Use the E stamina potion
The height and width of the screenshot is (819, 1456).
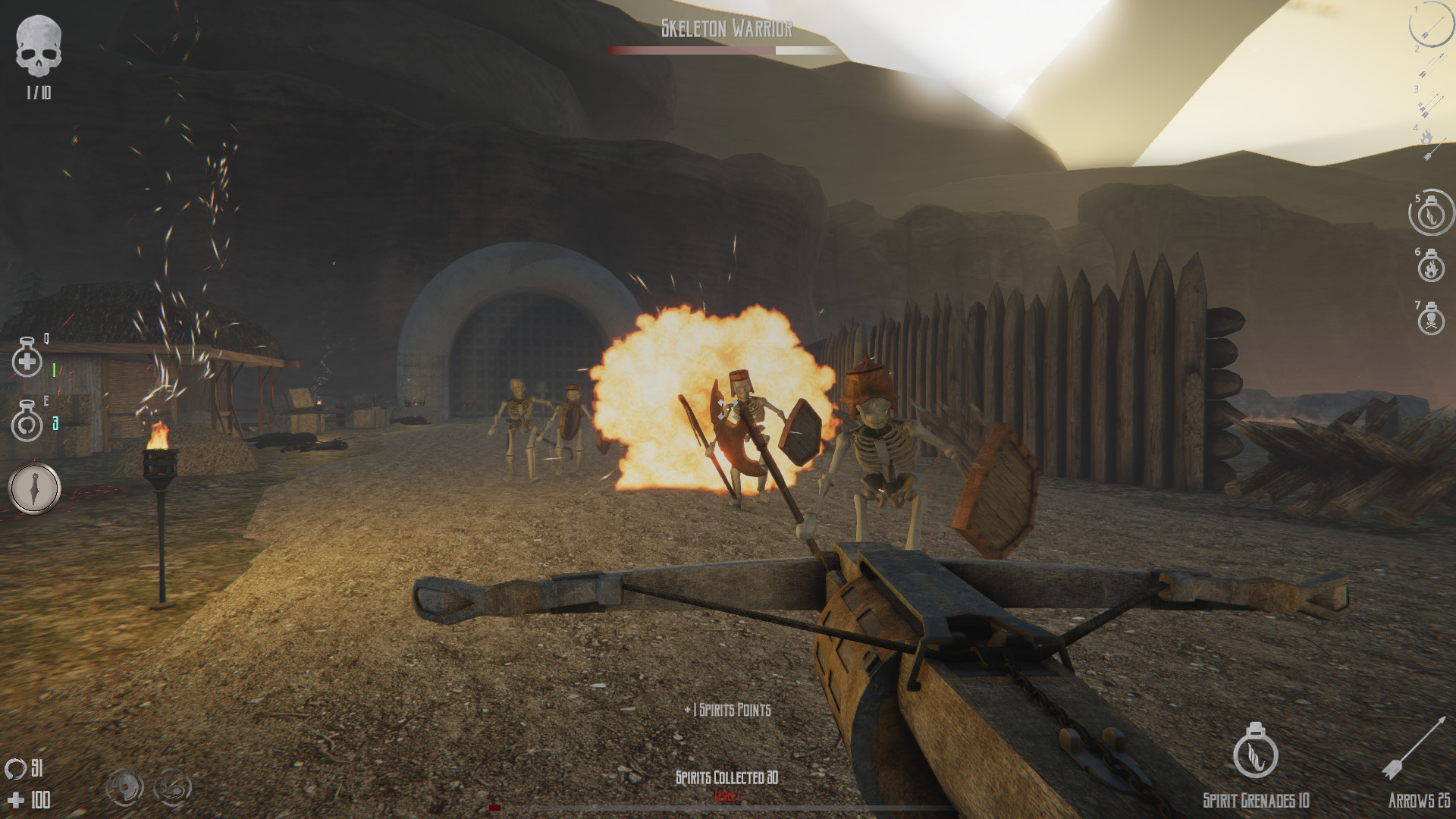(x=27, y=425)
